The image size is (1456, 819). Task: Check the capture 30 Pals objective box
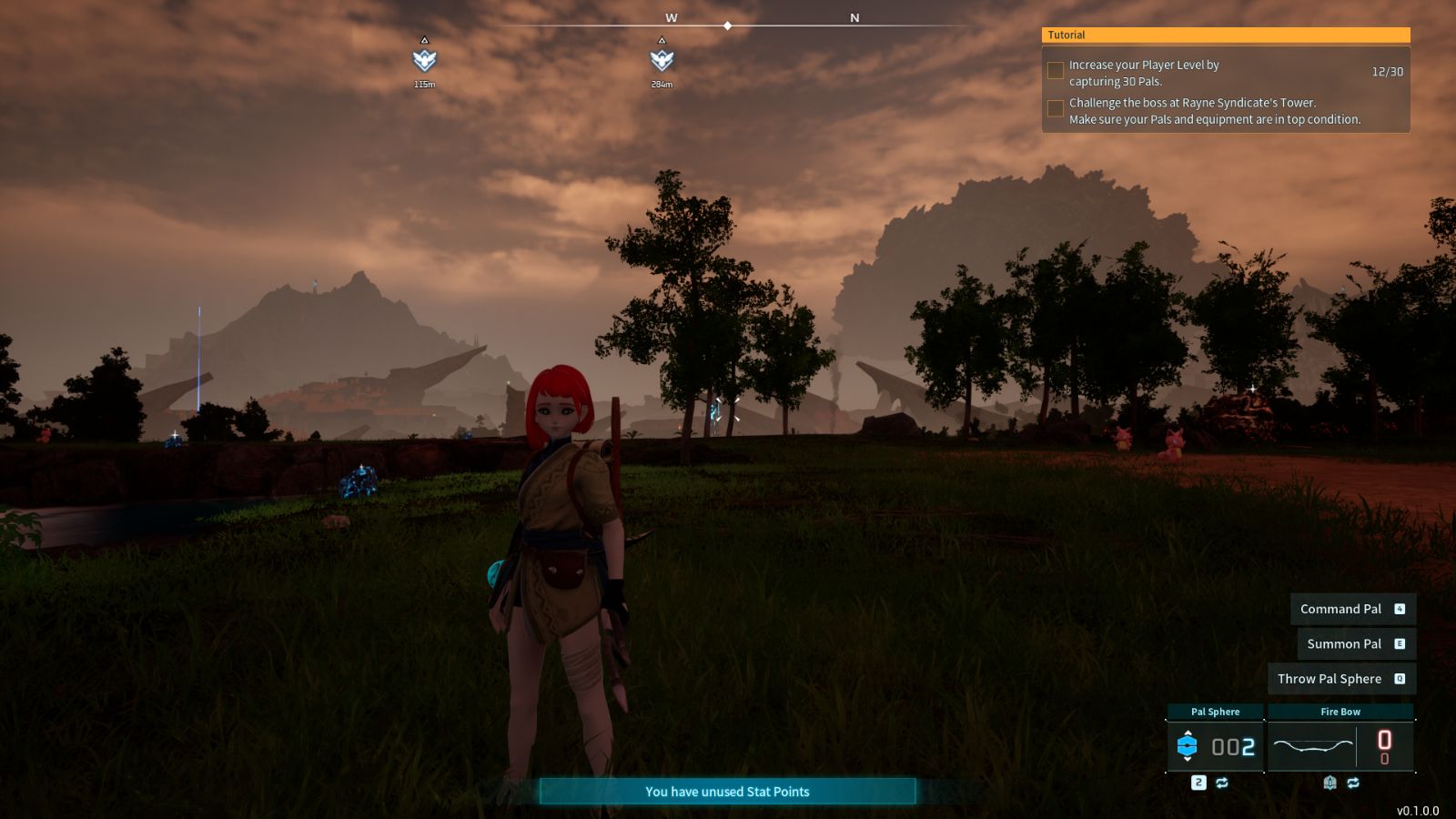[1056, 70]
